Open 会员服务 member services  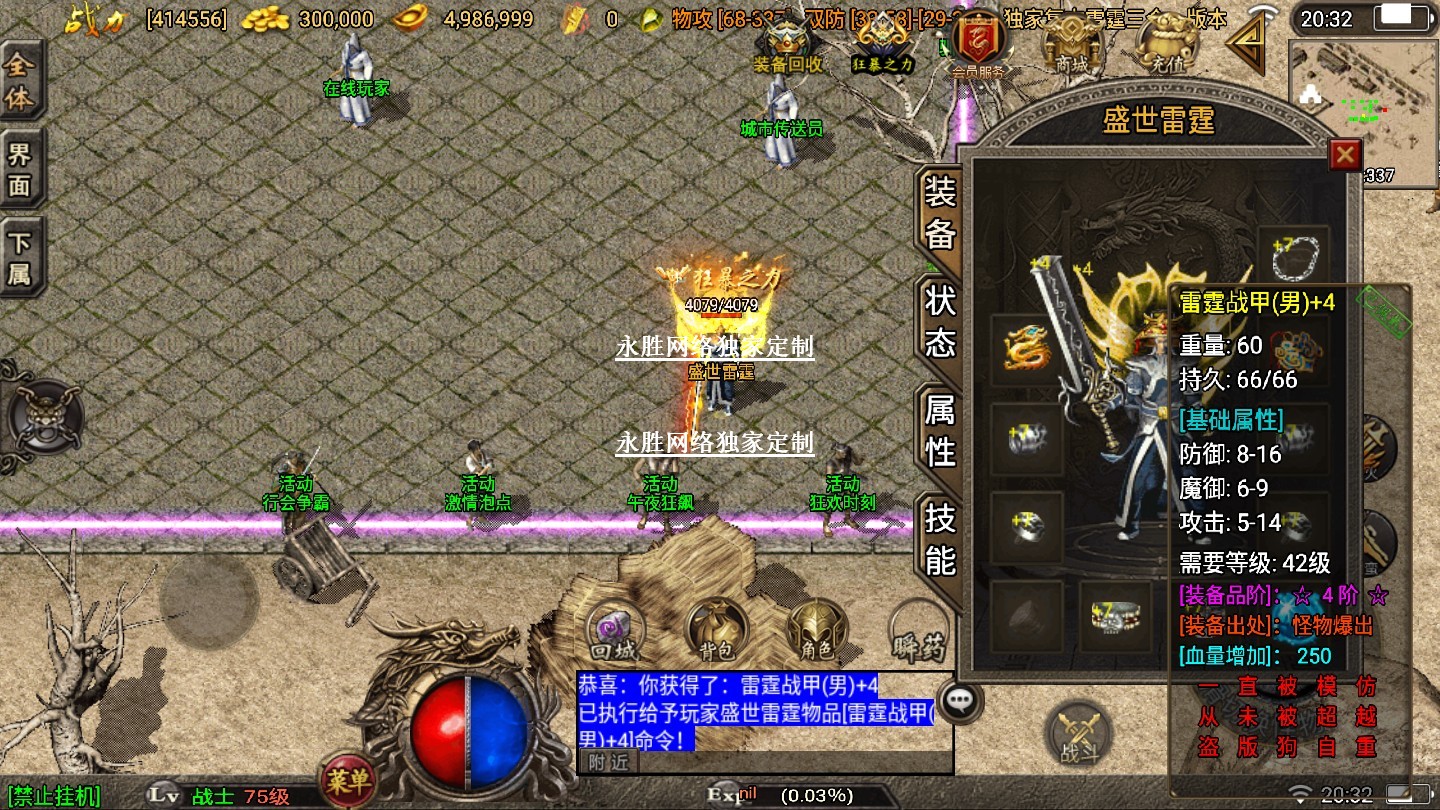[977, 47]
